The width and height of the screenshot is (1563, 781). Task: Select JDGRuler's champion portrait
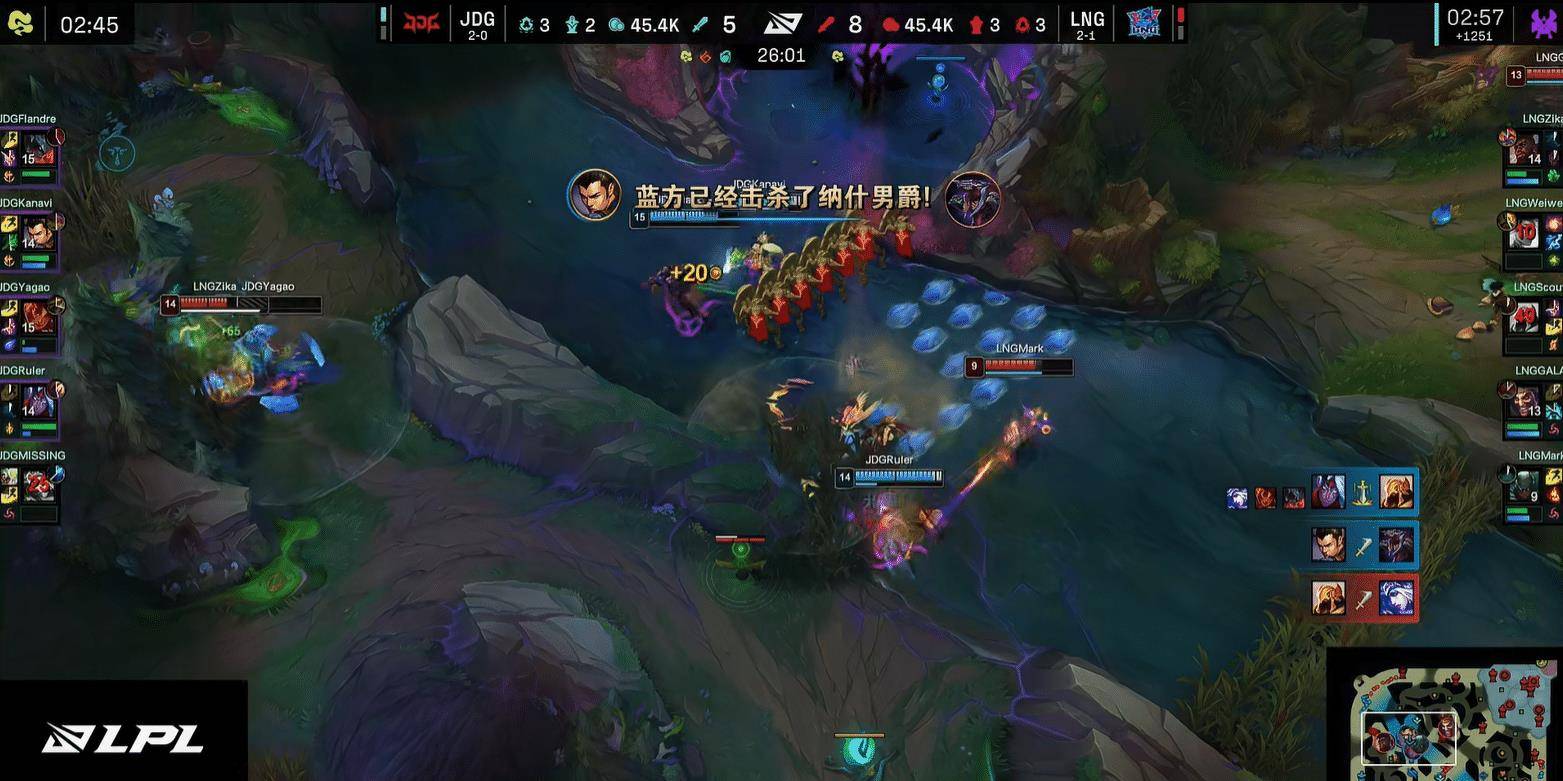36,403
